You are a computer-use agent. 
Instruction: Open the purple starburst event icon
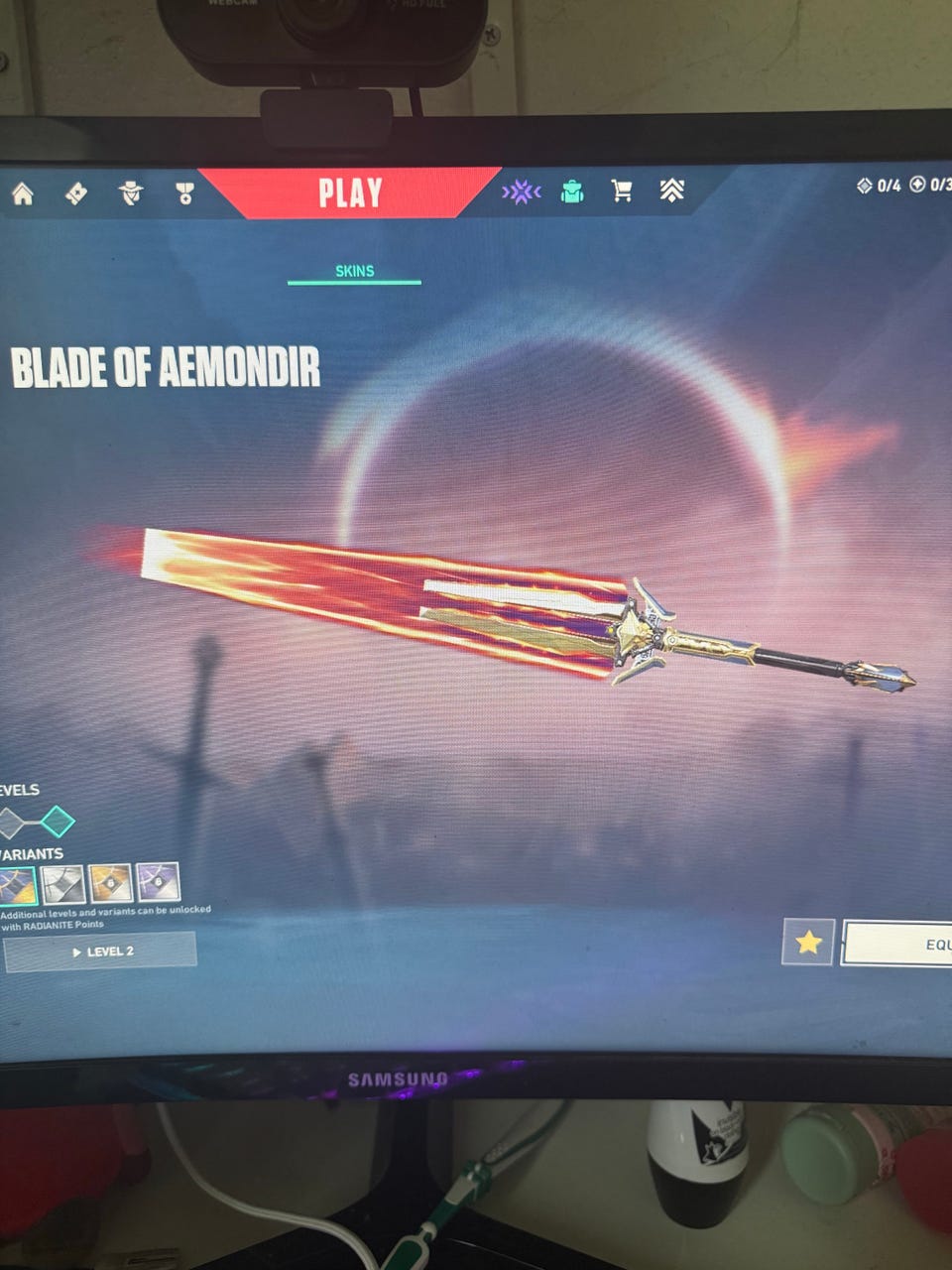coord(521,191)
